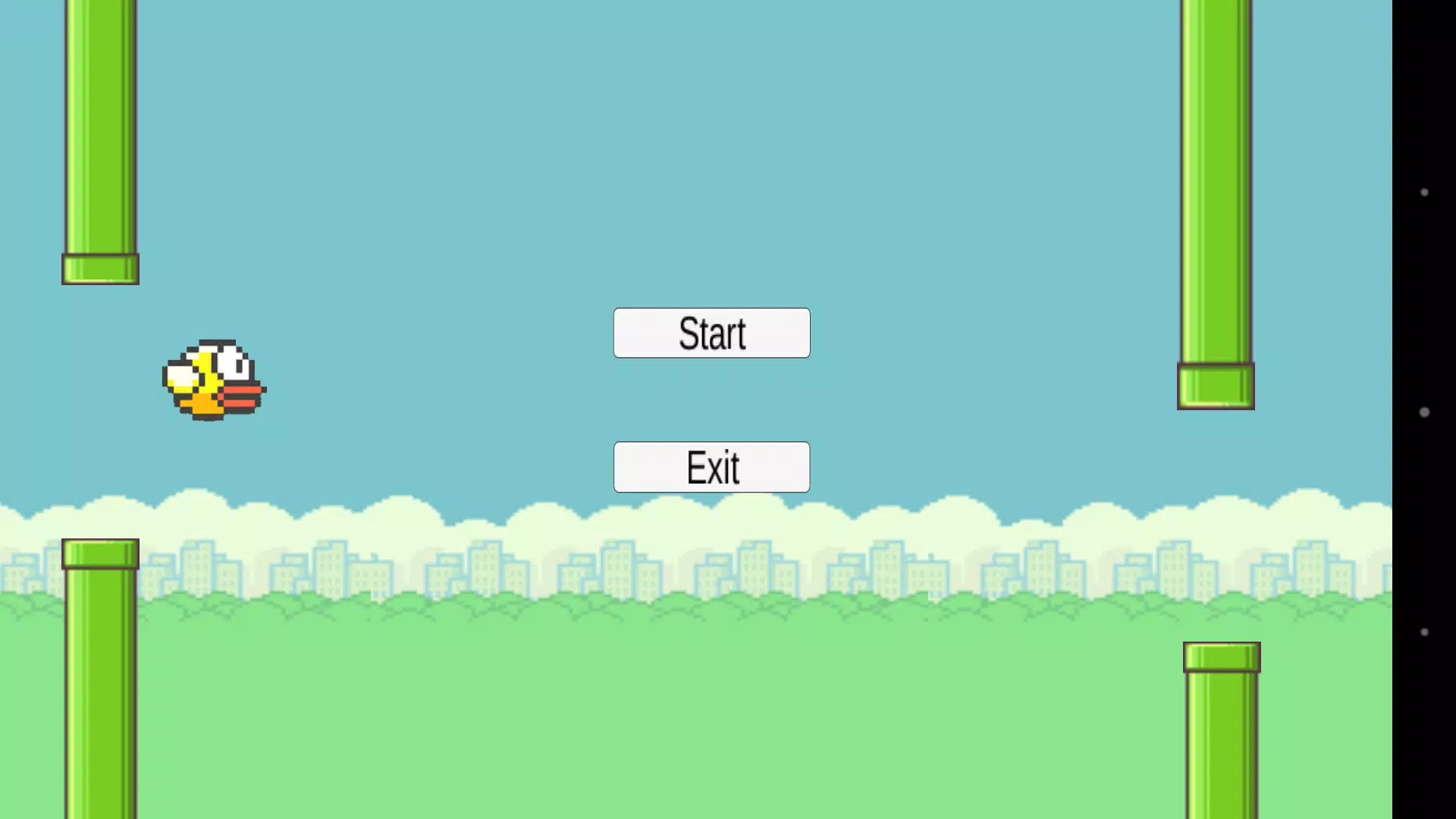1456x819 pixels.
Task: Click the rim of the top-left pipe
Action: point(99,269)
